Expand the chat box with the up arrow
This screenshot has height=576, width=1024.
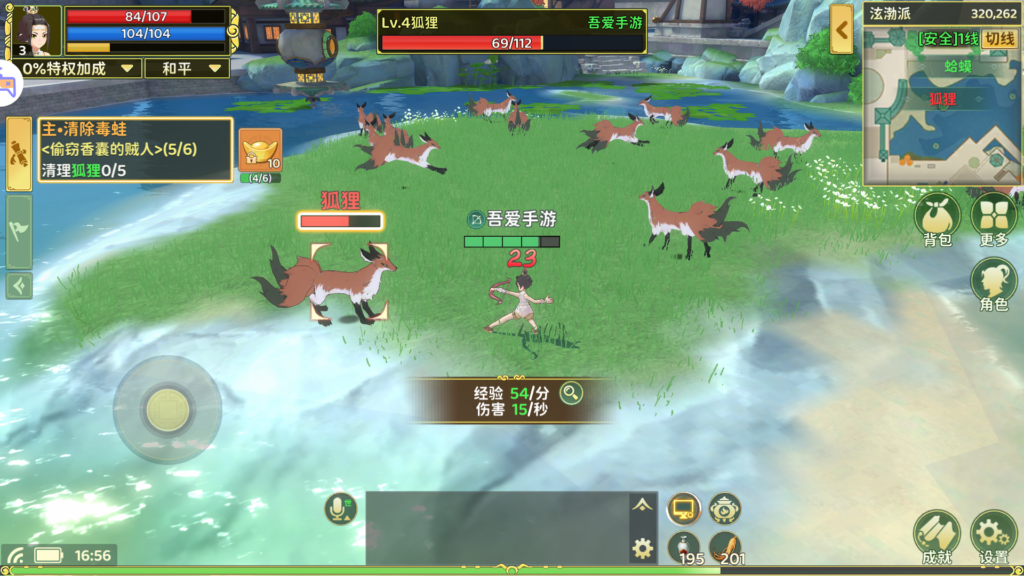643,505
